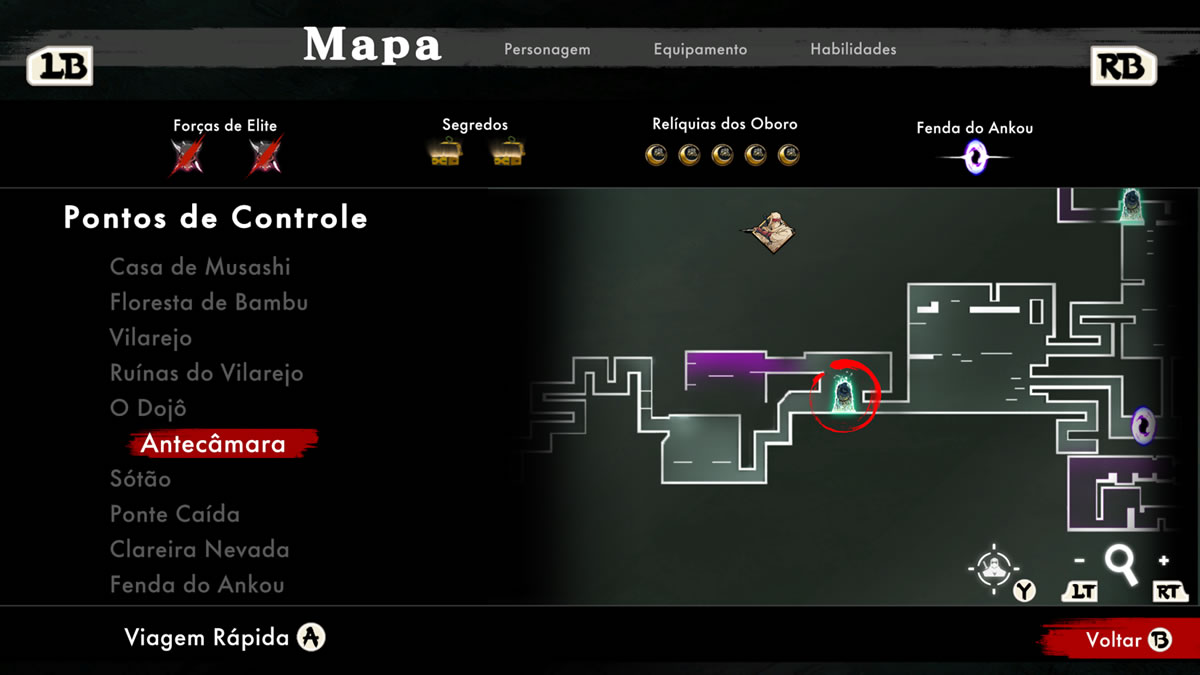Click the ninja player marker on map
This screenshot has width=1200, height=675.
(773, 232)
